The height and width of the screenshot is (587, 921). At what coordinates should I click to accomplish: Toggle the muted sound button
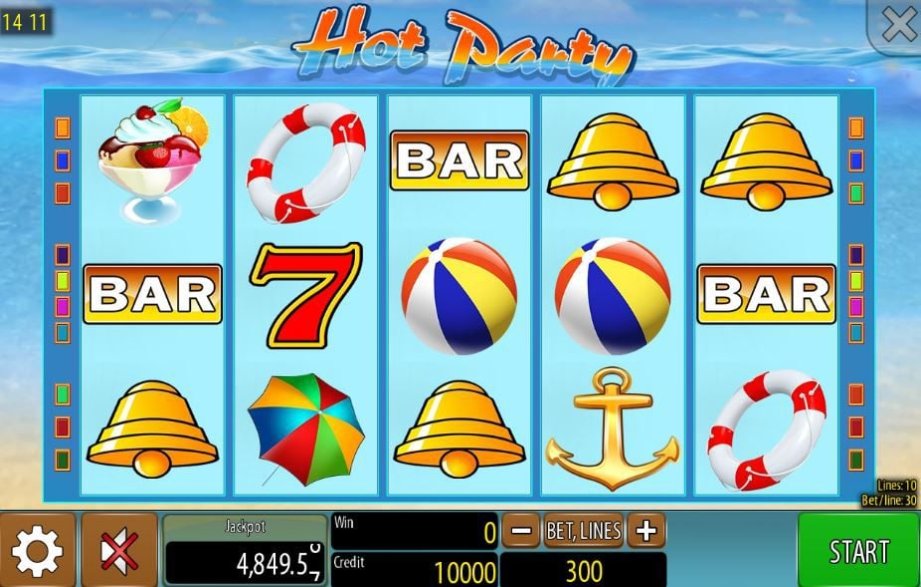tap(119, 551)
